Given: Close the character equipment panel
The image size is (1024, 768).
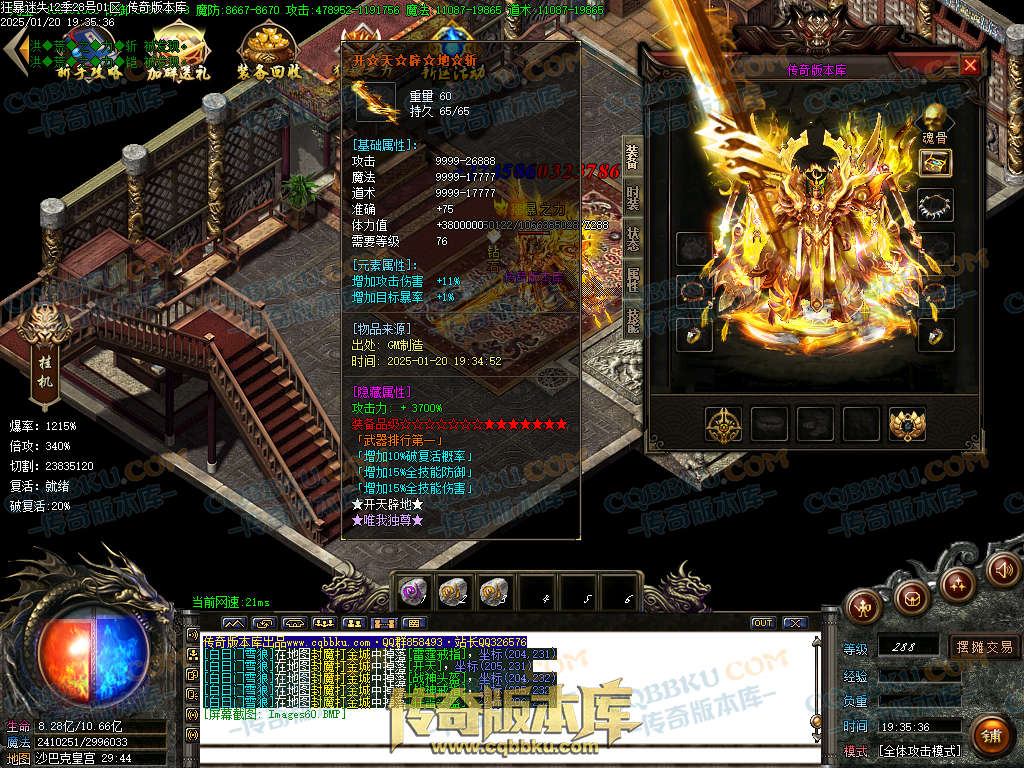Looking at the screenshot, I should (969, 66).
